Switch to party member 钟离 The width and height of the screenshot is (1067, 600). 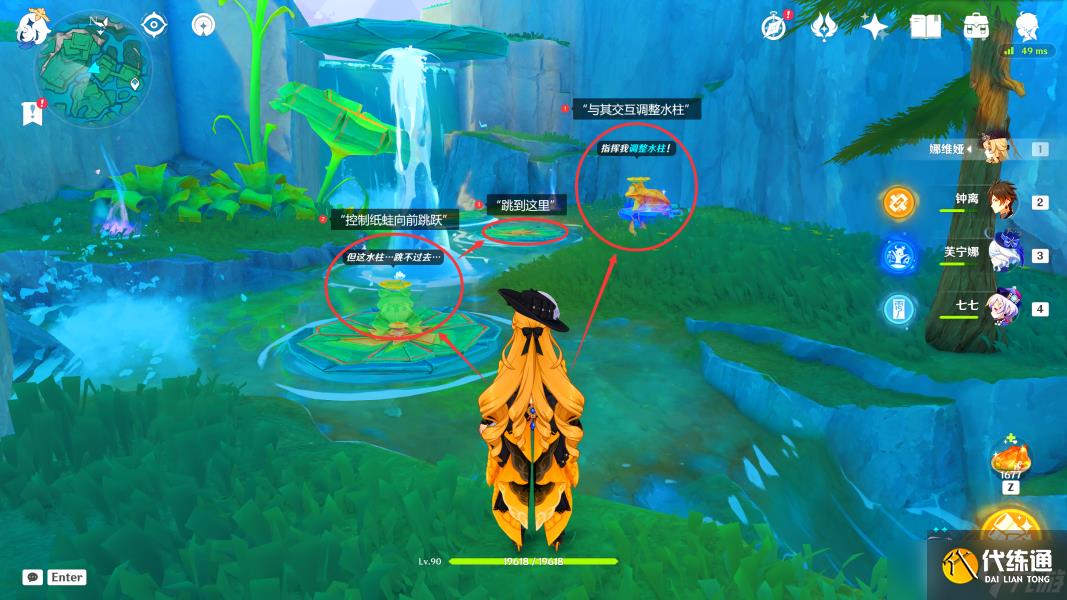coord(1002,201)
